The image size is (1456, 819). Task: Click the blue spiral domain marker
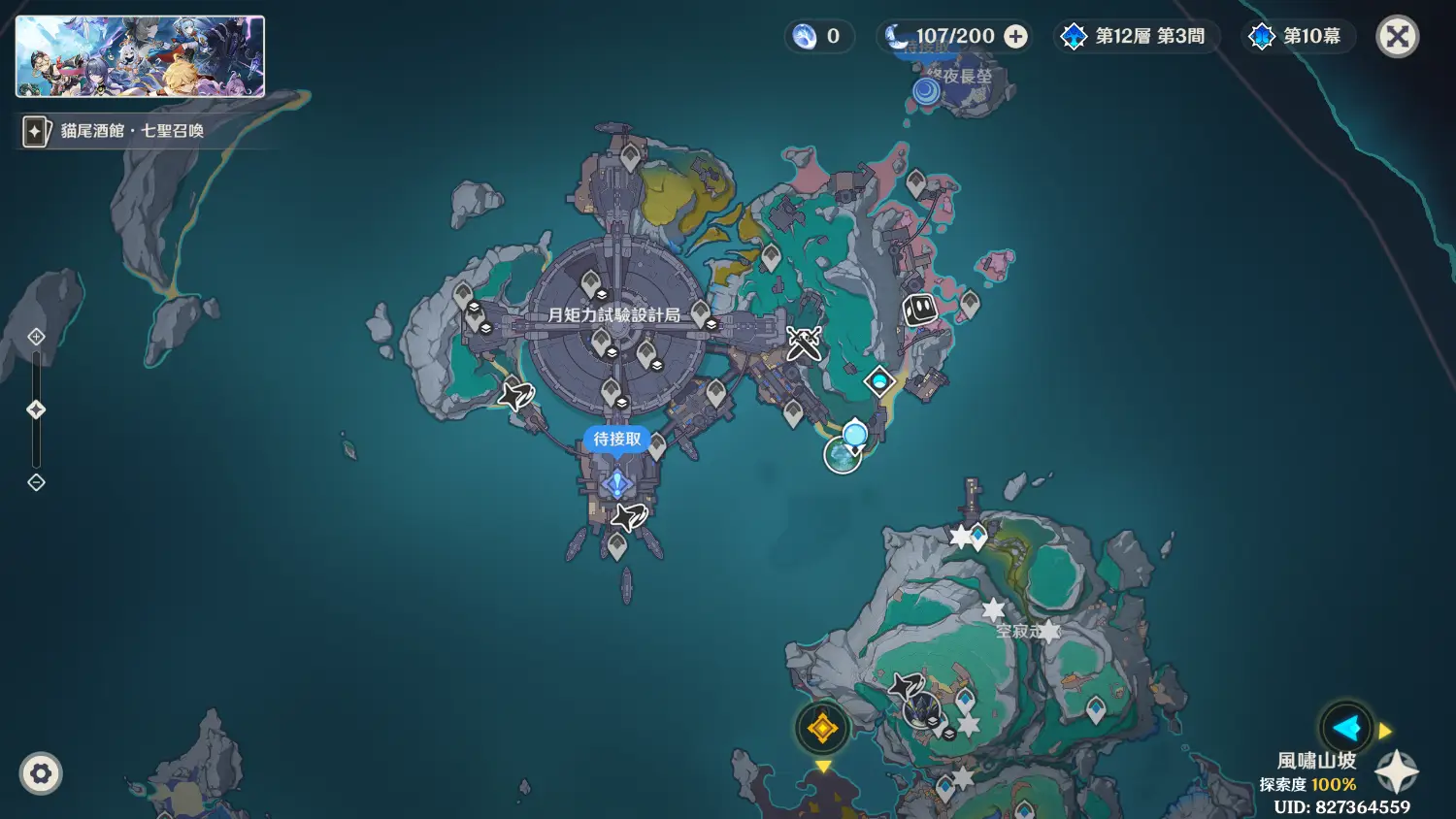pos(927,91)
